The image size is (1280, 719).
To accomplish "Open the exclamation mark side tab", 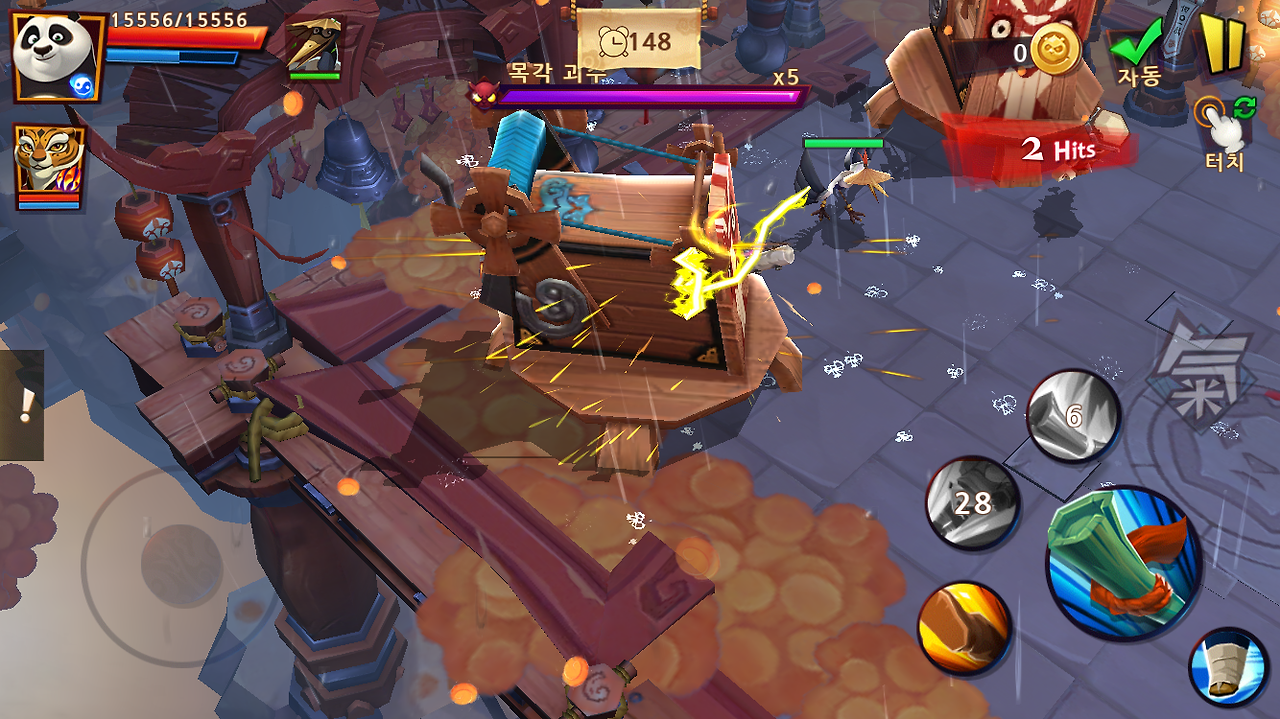I will pos(22,405).
